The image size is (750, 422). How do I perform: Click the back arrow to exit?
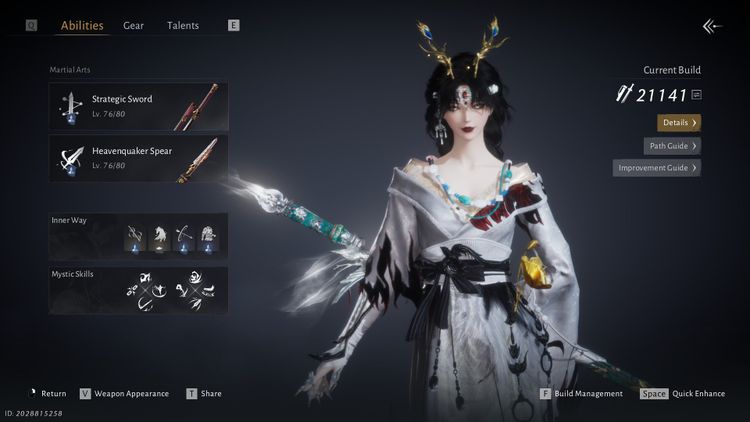(x=712, y=26)
